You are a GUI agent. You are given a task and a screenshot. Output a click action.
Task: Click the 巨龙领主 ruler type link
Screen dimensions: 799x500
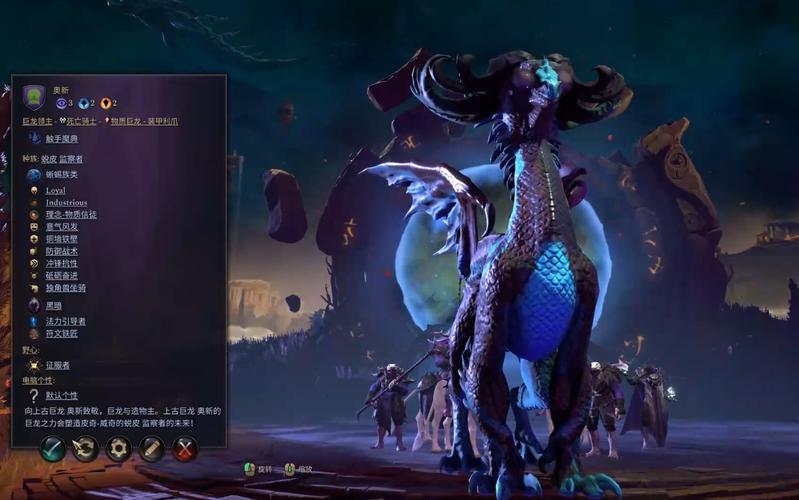[x=37, y=121]
